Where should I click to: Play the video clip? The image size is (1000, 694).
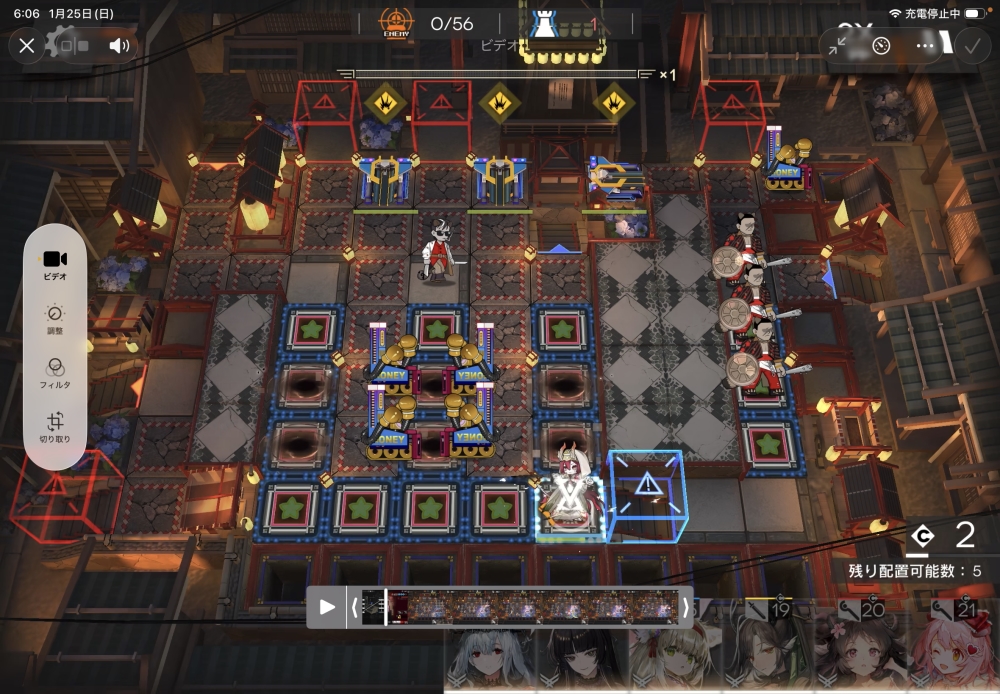pyautogui.click(x=327, y=607)
